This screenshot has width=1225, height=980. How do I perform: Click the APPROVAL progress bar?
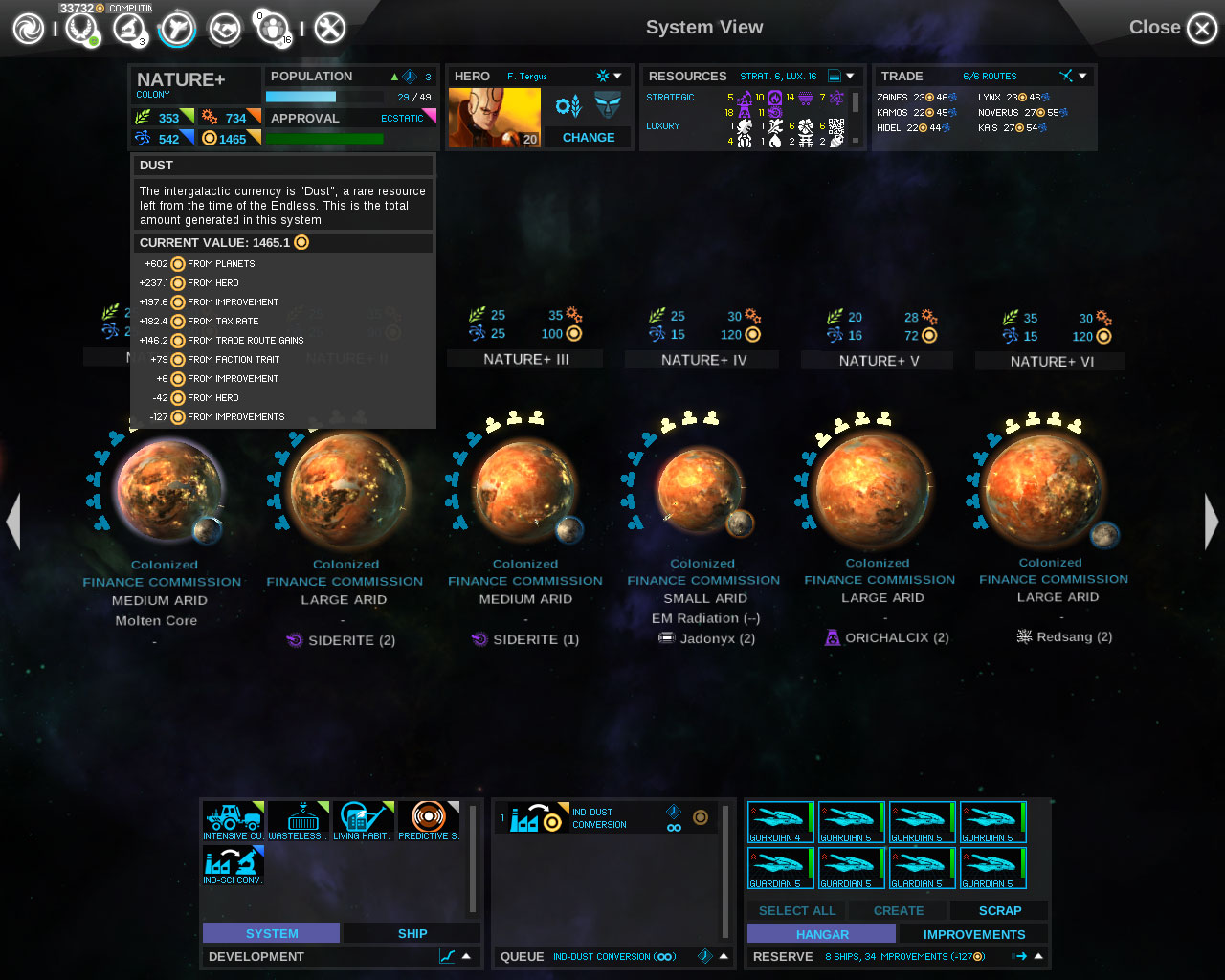[x=325, y=138]
